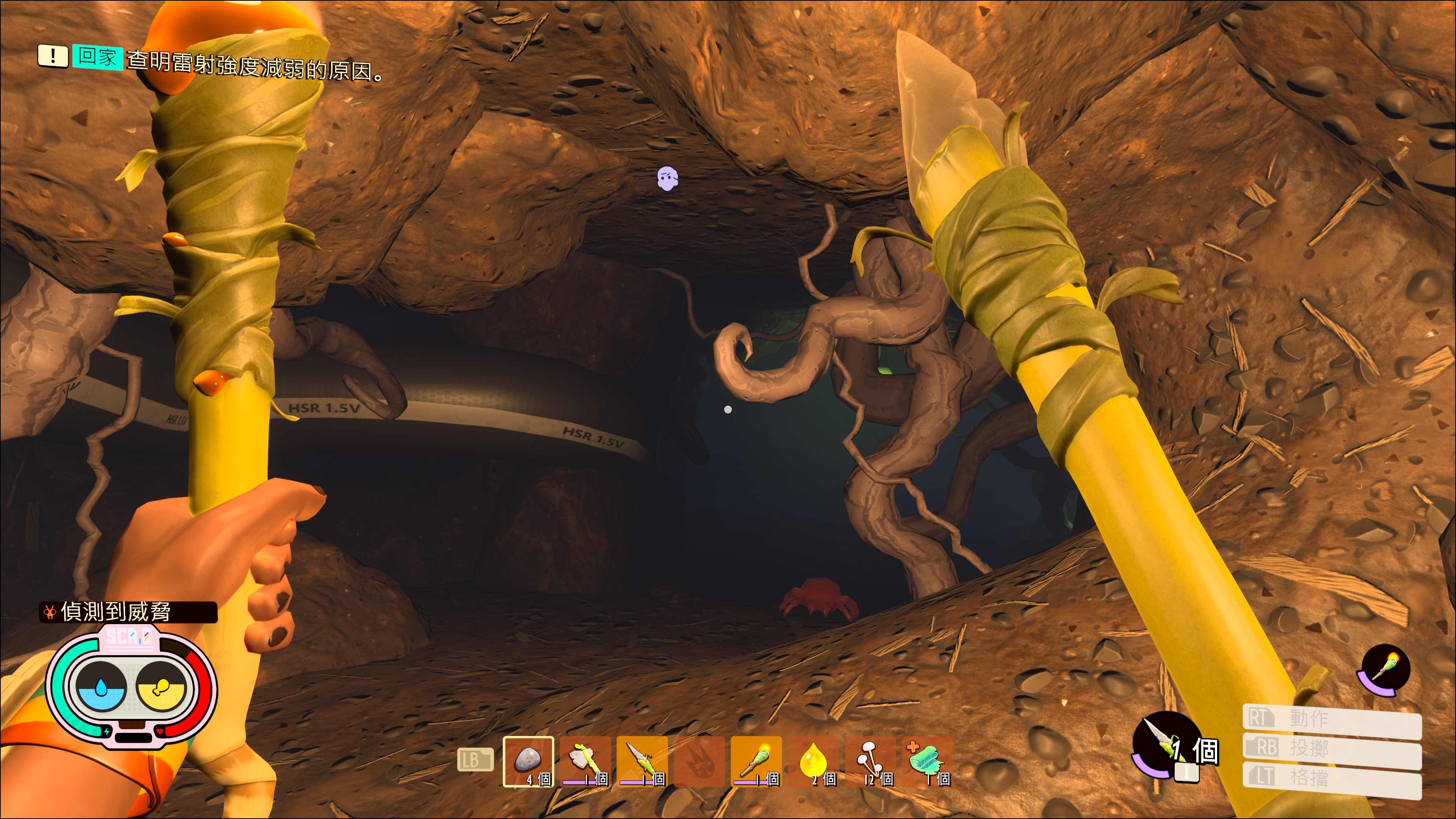
Task: Pick the torch slot in the hotbar
Action: tap(756, 761)
